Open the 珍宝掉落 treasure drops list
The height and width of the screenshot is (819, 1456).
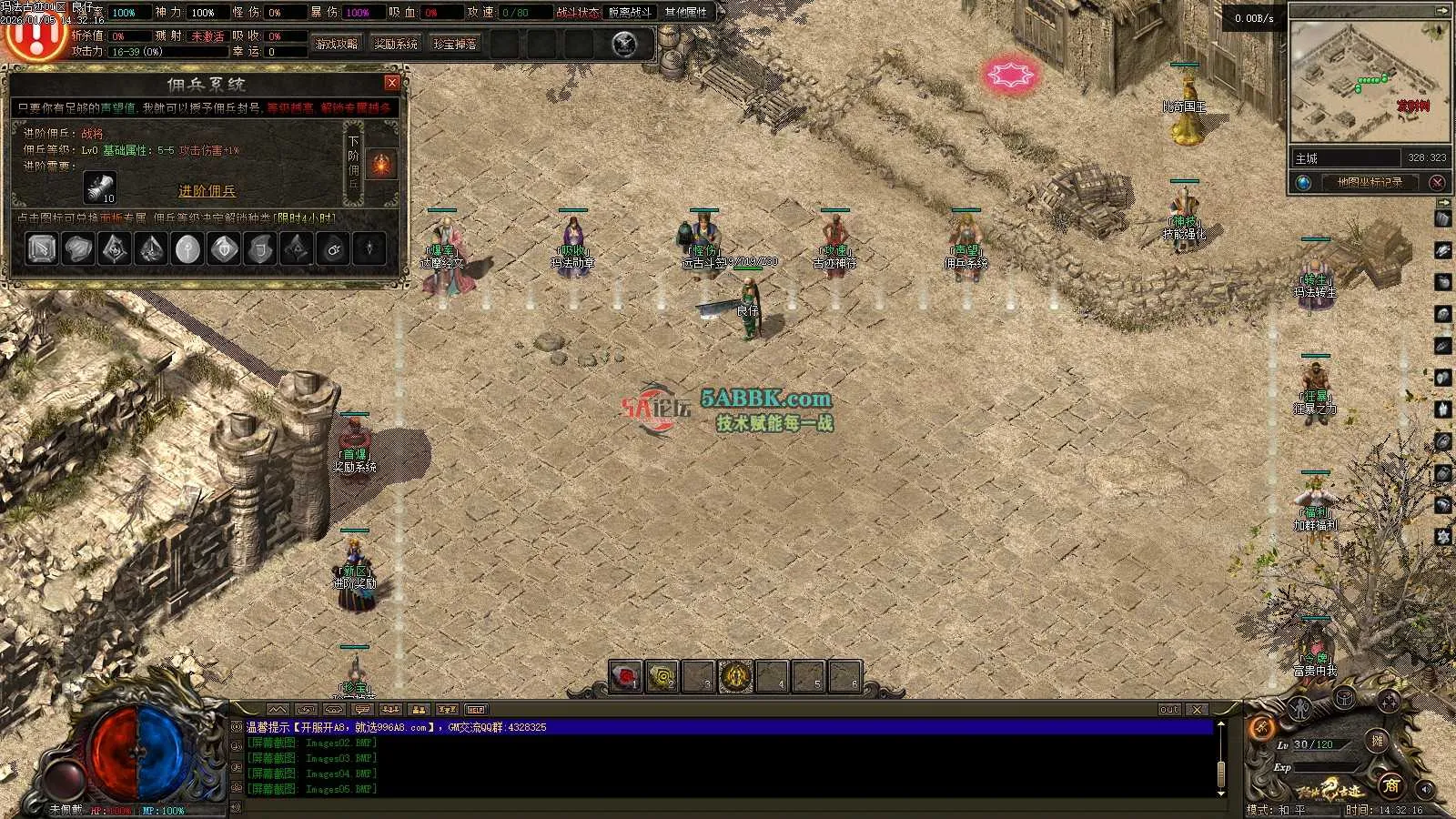point(455,44)
